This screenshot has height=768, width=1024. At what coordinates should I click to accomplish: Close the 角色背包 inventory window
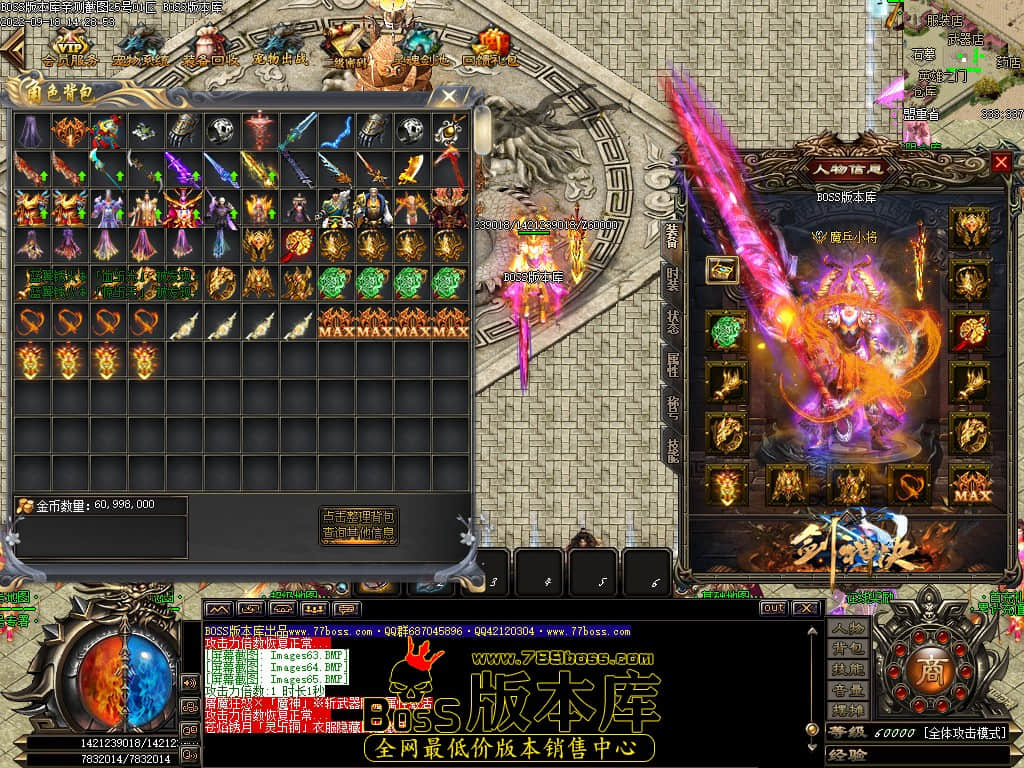tap(450, 97)
